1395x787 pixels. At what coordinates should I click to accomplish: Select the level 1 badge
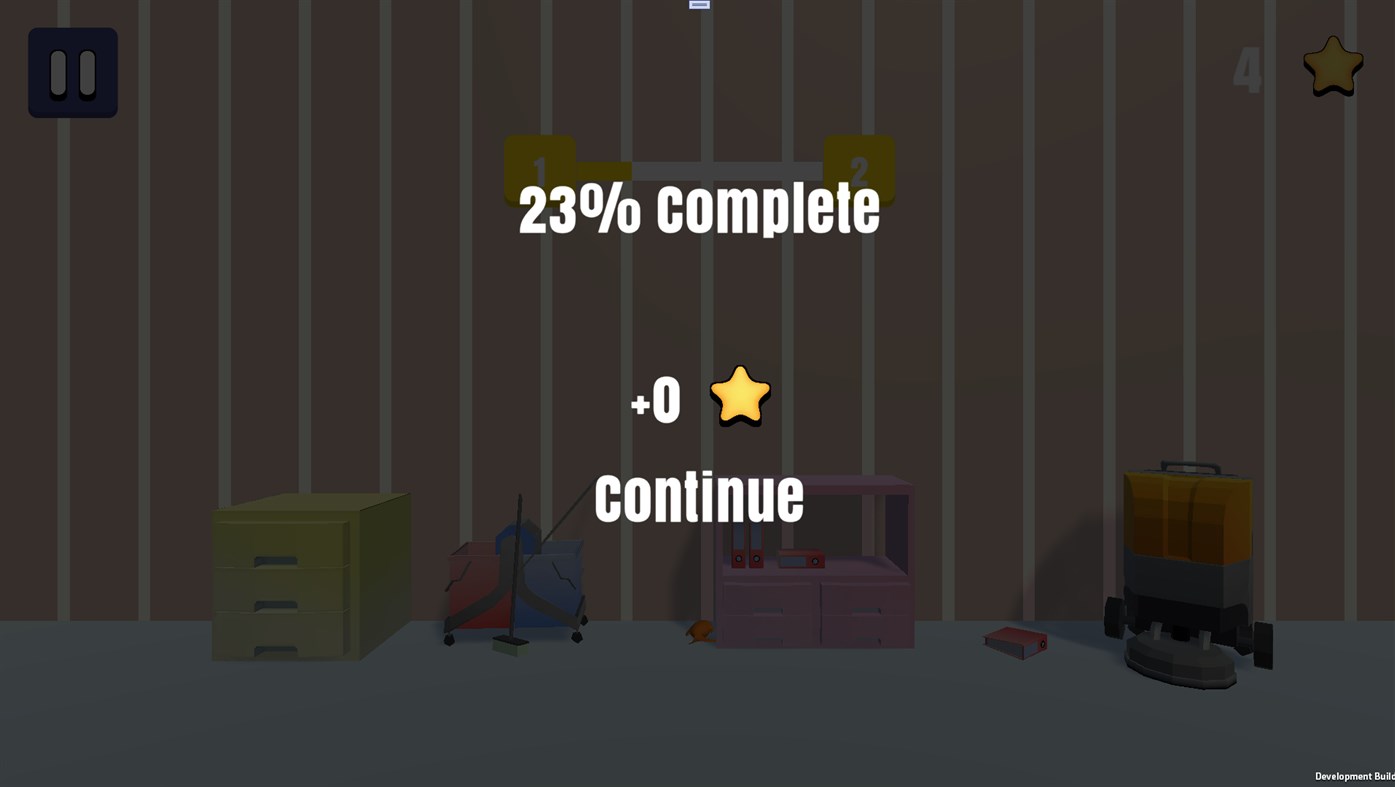[539, 170]
